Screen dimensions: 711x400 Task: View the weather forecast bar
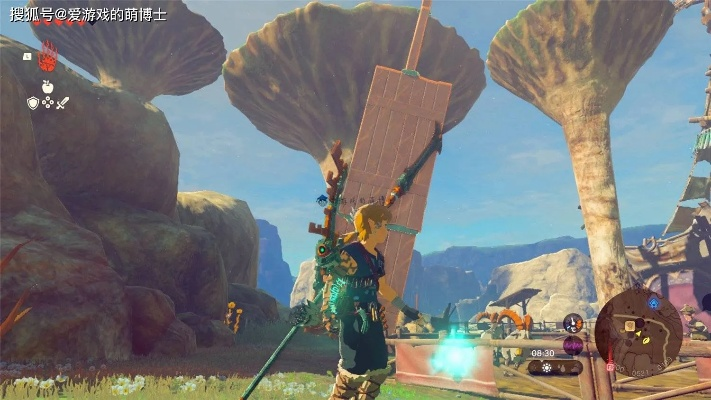click(x=555, y=367)
